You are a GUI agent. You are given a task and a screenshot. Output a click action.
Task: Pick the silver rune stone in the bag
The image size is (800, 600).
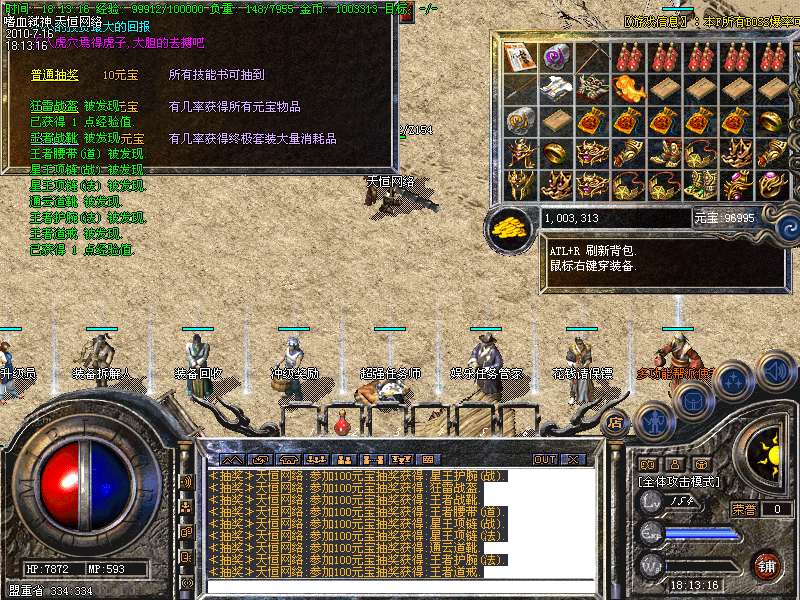[x=518, y=122]
